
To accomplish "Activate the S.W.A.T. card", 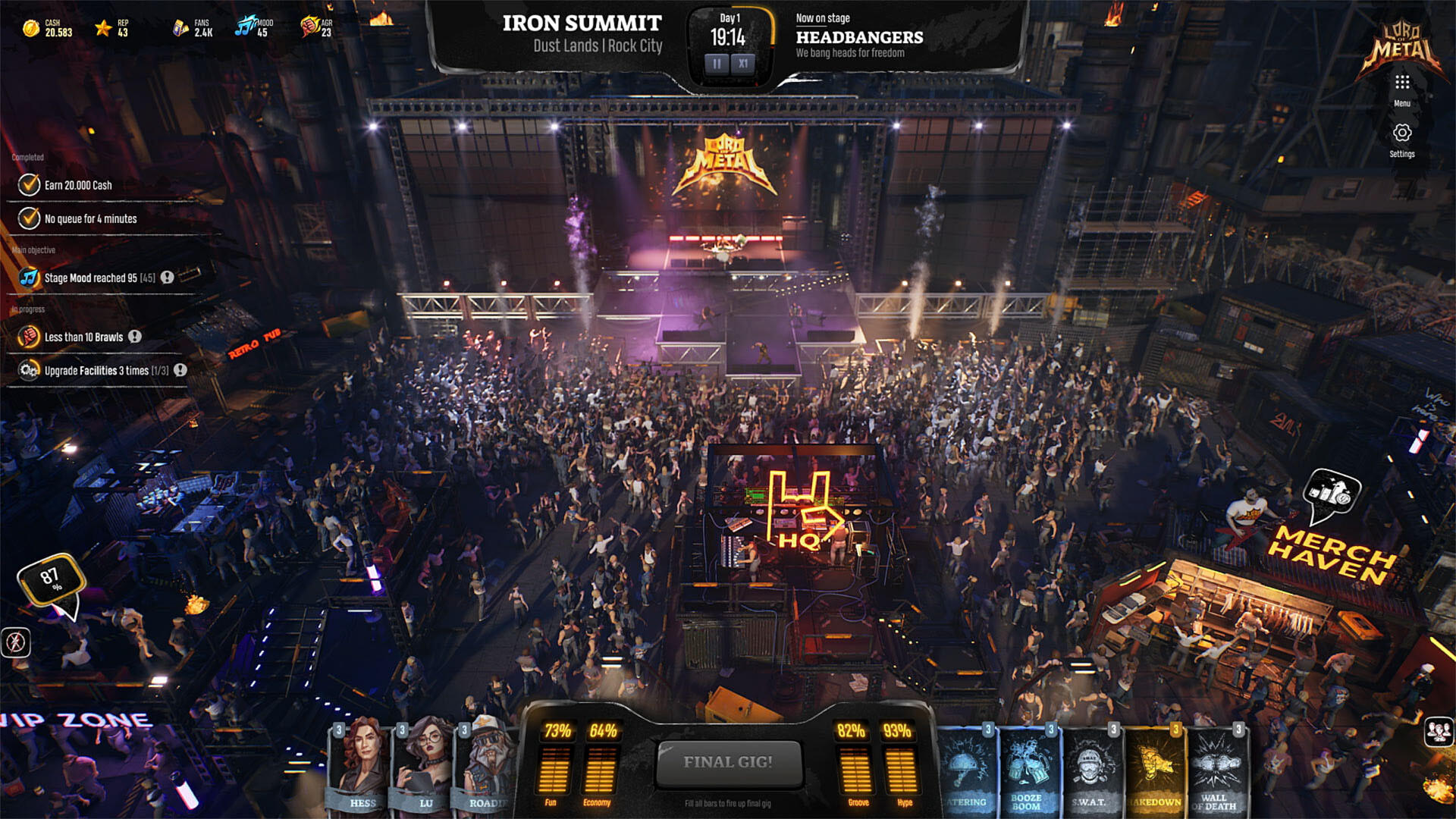I will 1089,767.
